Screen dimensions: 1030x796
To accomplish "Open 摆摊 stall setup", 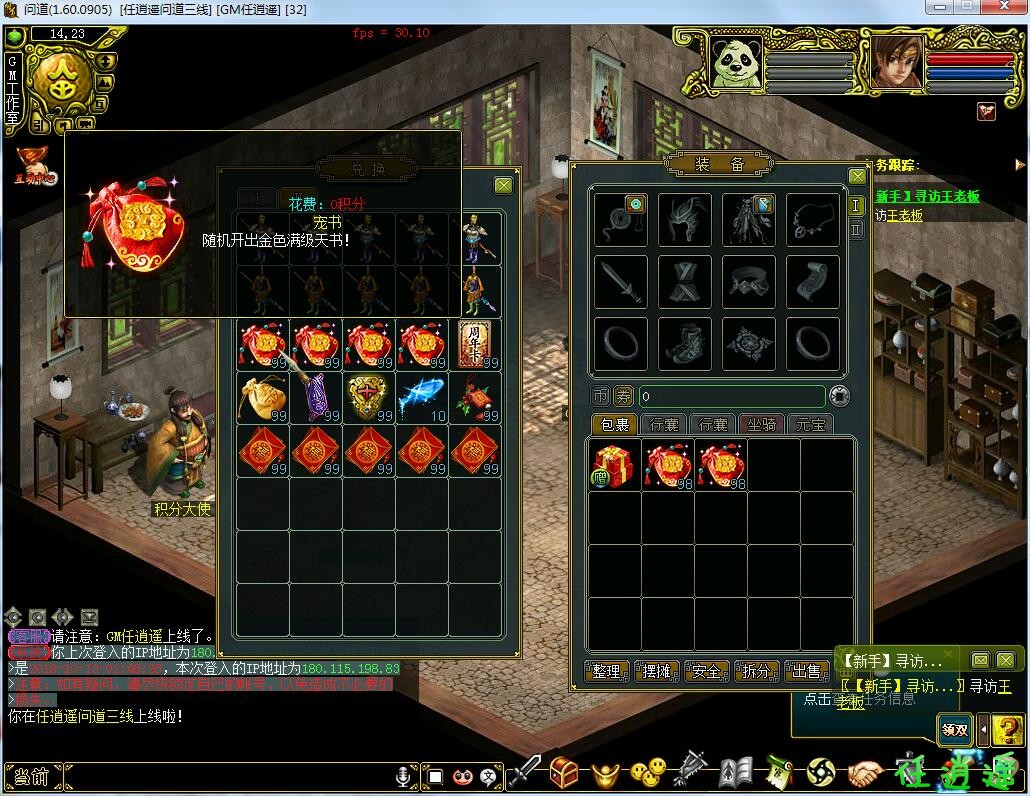I will tap(657, 671).
